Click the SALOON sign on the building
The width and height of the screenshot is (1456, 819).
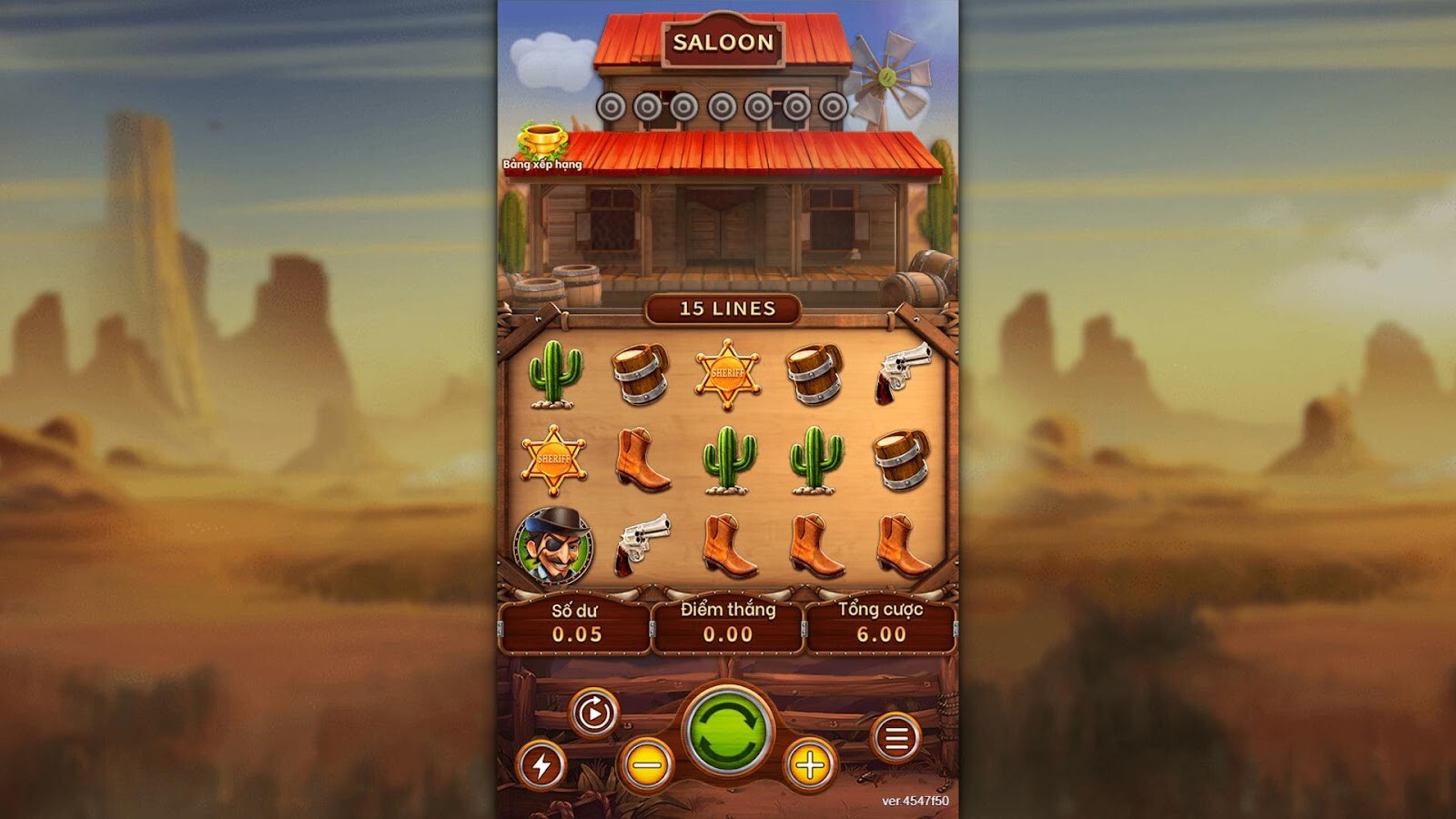(x=725, y=42)
